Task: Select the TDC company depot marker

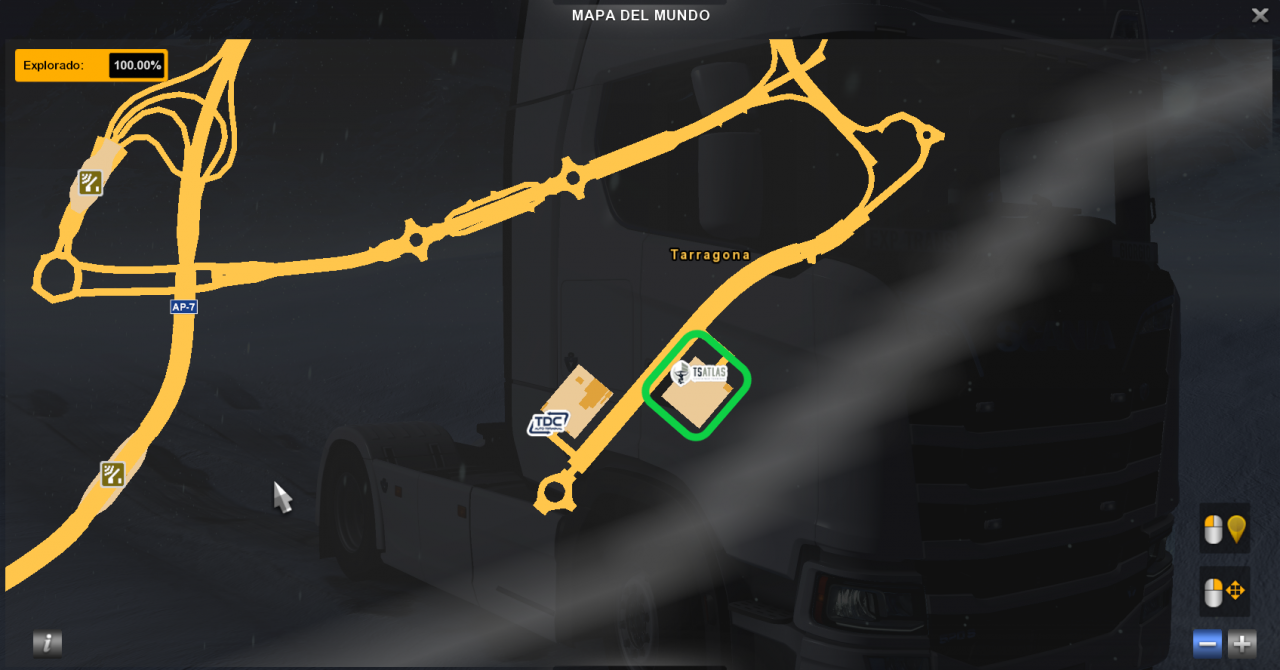Action: pos(548,423)
